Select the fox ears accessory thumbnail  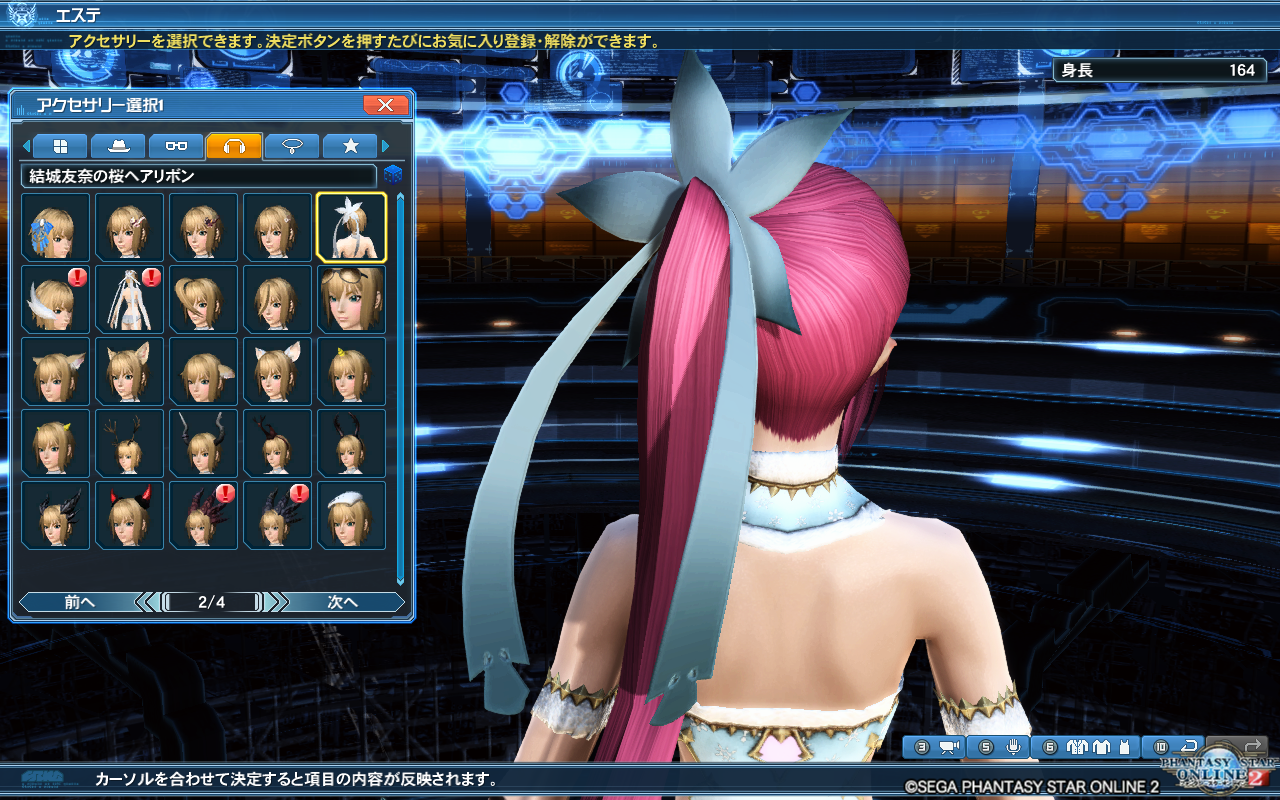pos(129,370)
